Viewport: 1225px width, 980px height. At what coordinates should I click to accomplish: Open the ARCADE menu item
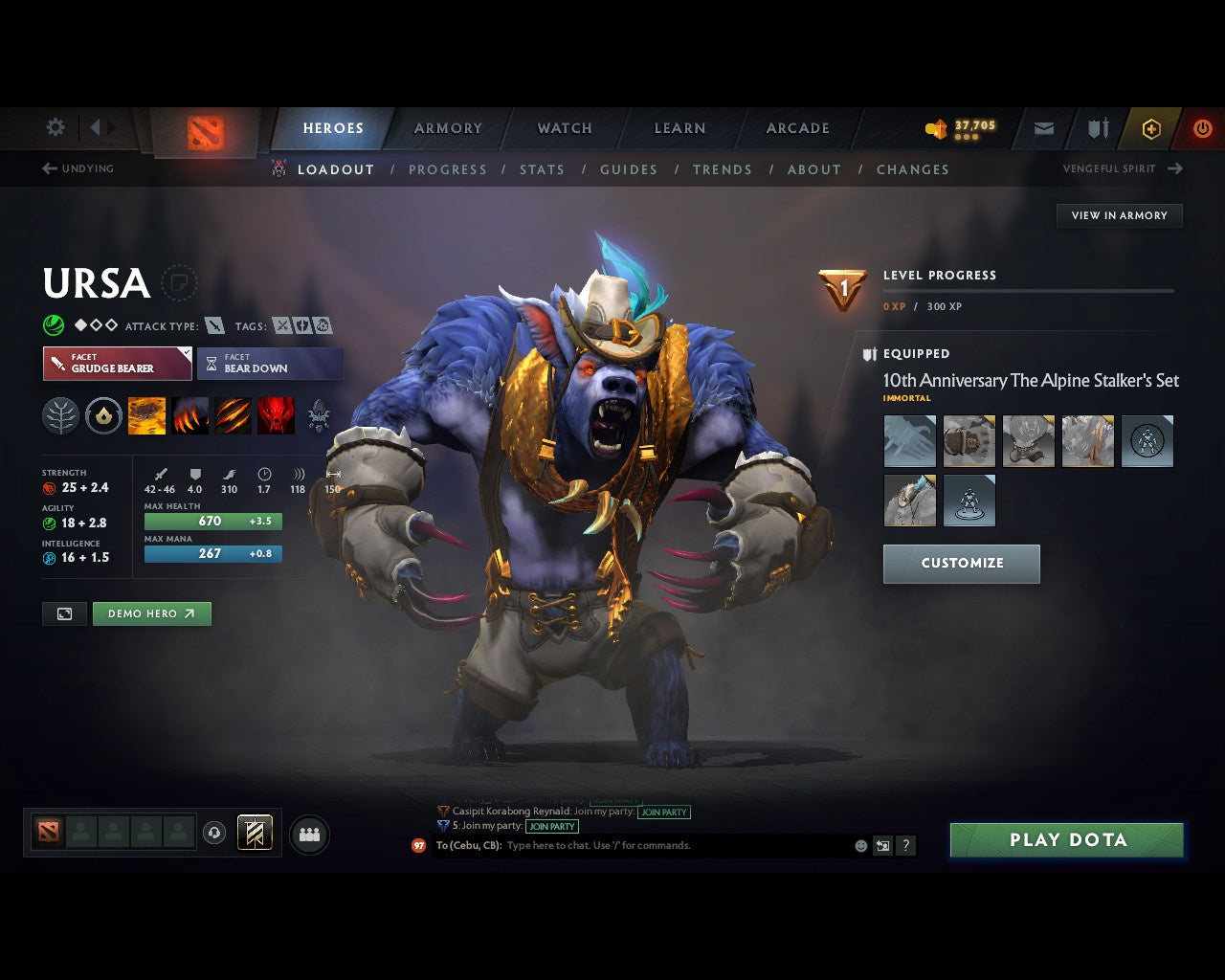[797, 128]
